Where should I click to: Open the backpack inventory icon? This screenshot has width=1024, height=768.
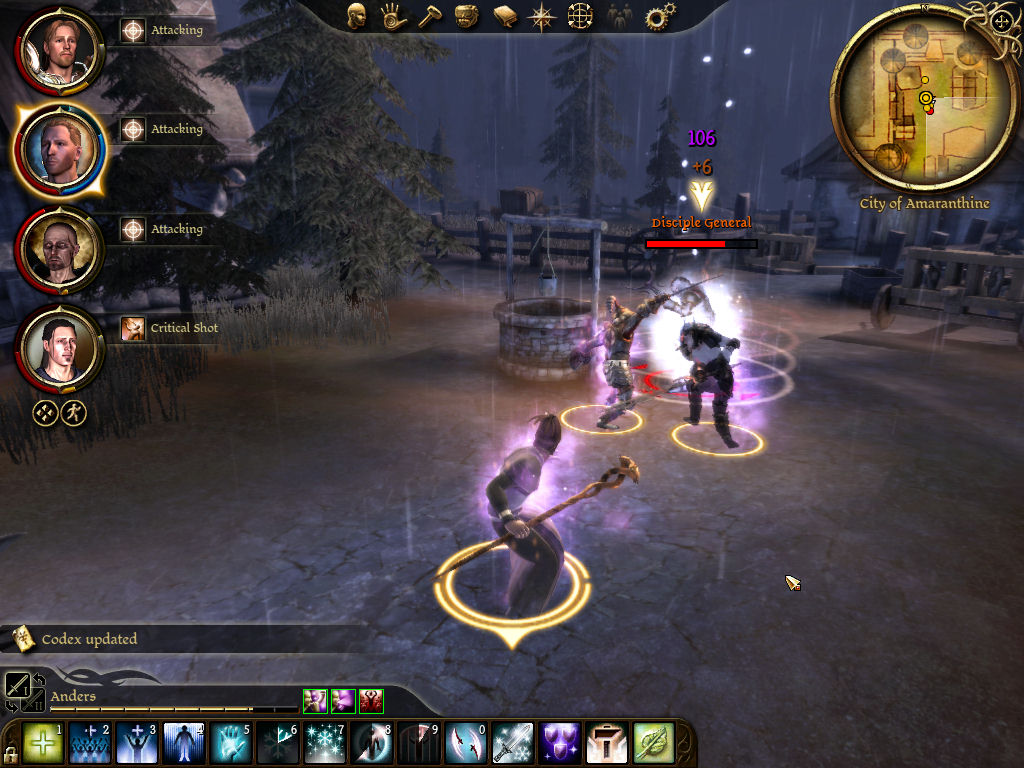click(467, 16)
